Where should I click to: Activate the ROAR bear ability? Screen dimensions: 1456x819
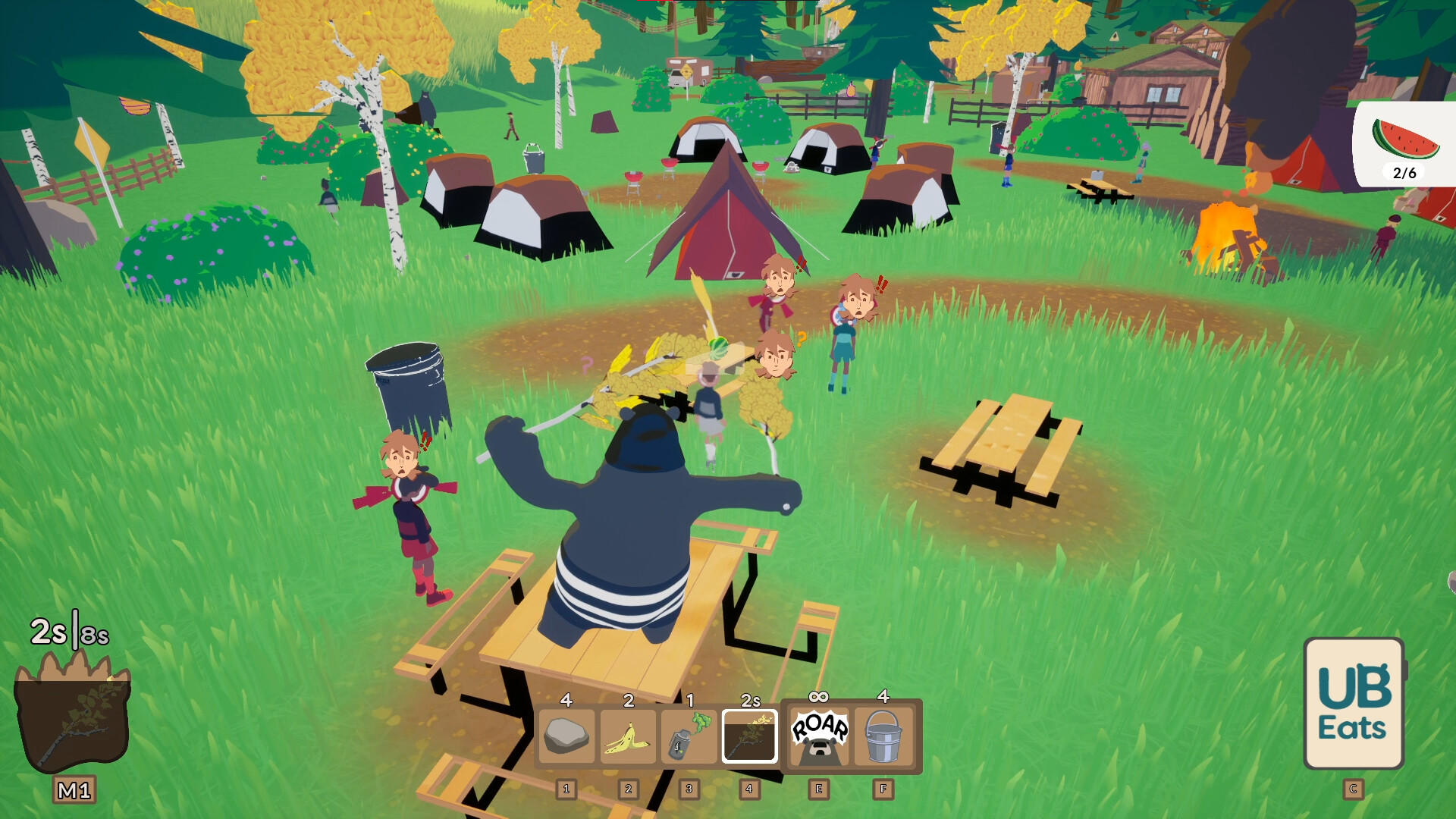click(818, 736)
